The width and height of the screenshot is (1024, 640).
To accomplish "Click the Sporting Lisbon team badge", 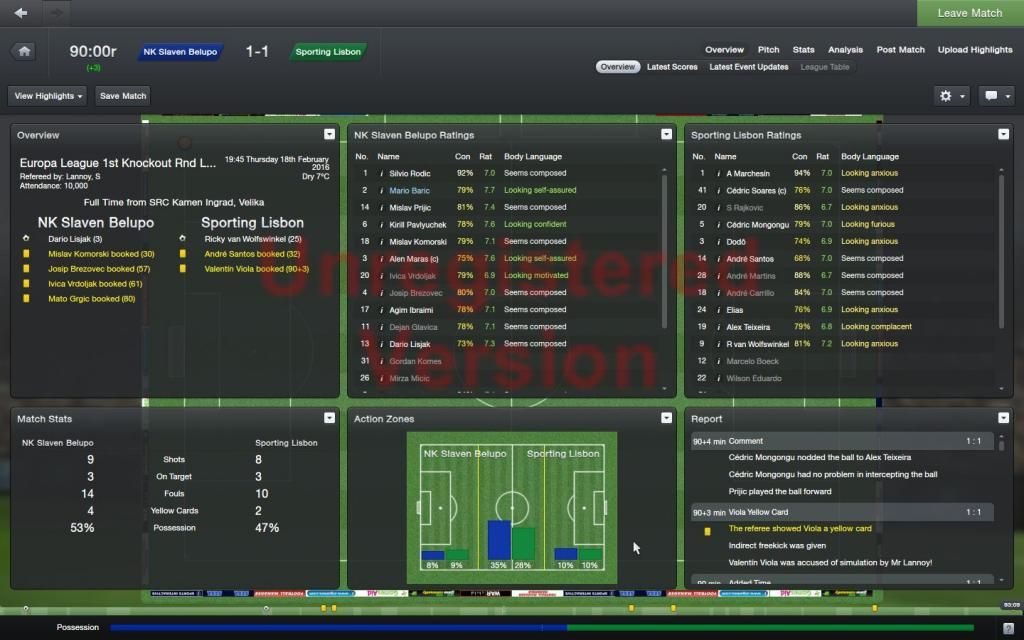I will (327, 52).
